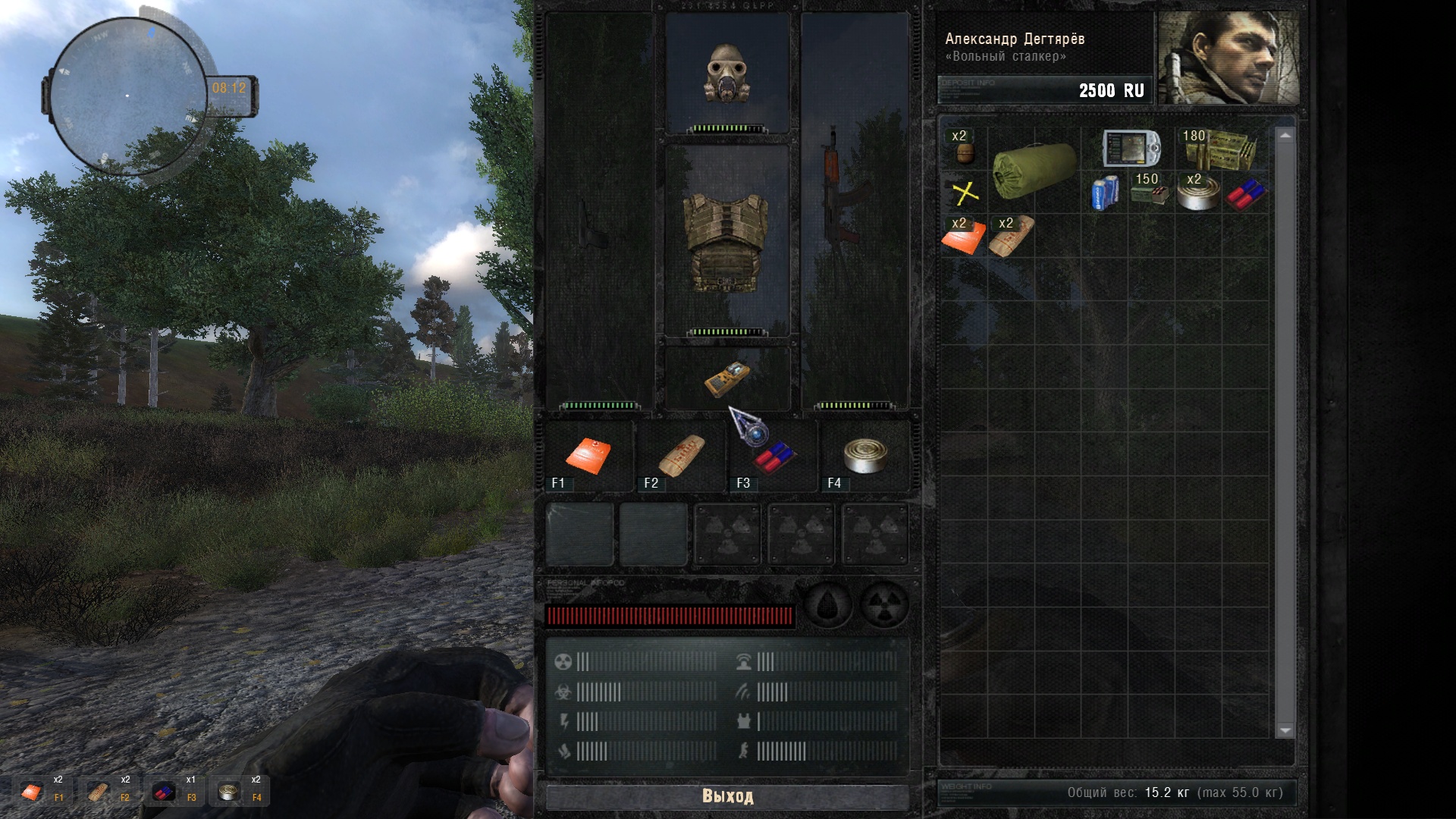Click the backpack scrollbar up arrow
Image resolution: width=1456 pixels, height=819 pixels.
(x=1285, y=135)
